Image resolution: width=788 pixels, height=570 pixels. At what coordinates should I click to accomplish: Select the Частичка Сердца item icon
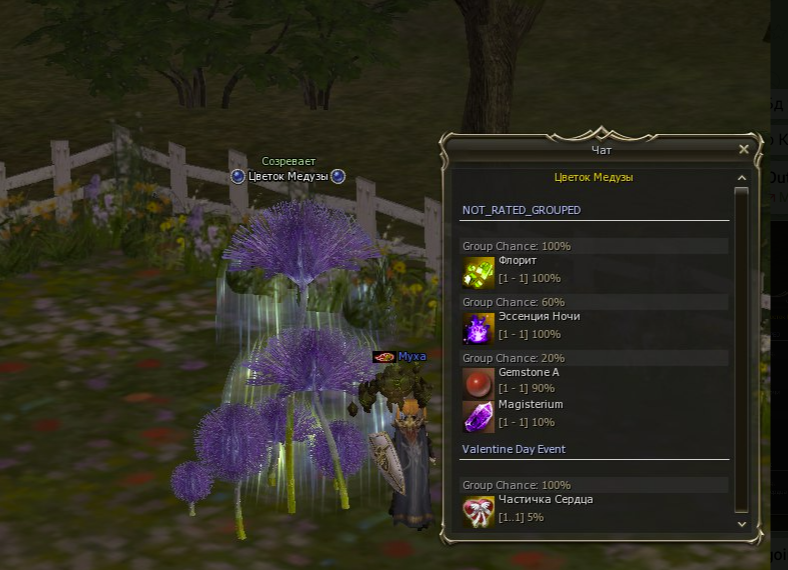point(478,511)
